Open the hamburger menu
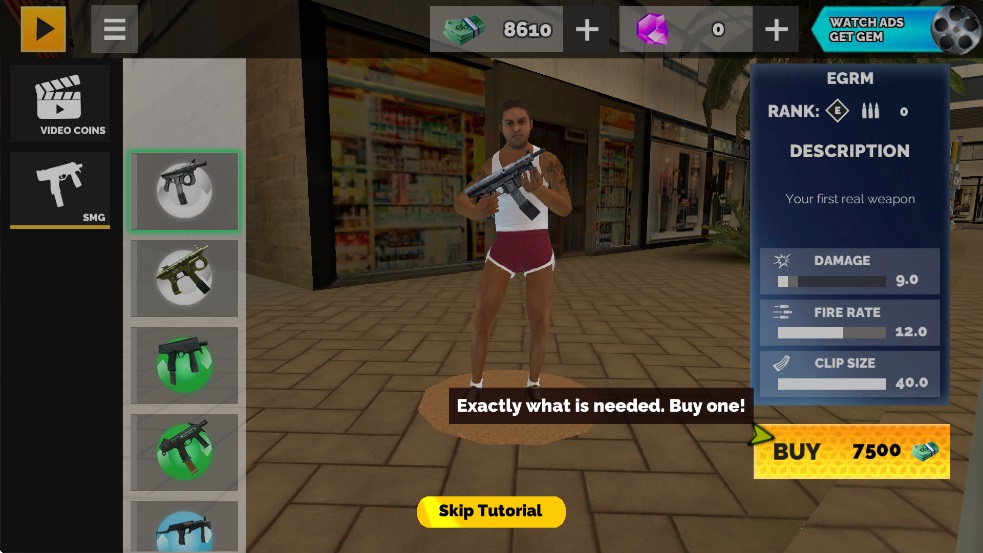 (x=114, y=29)
